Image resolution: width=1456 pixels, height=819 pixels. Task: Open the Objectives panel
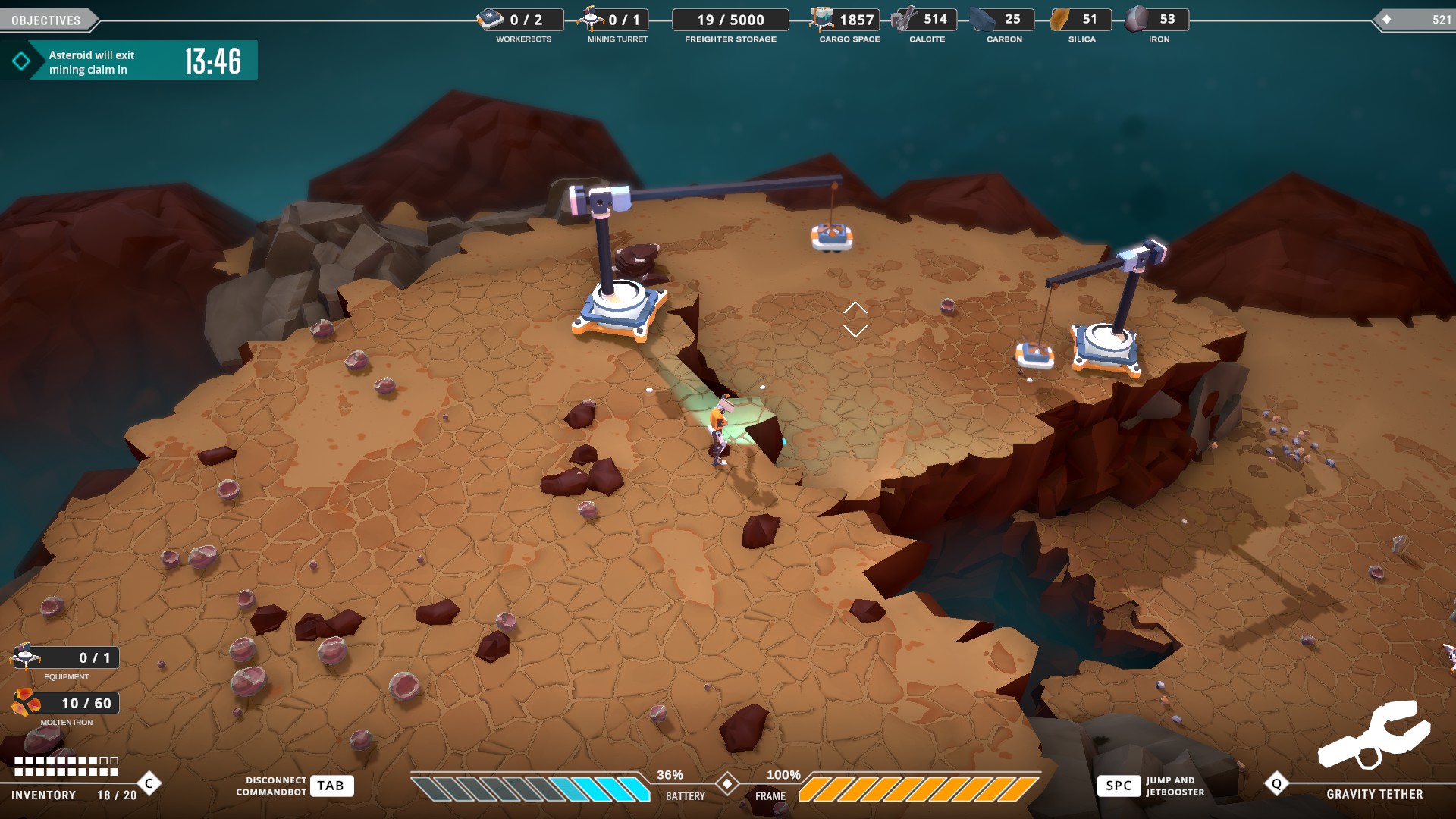click(46, 20)
